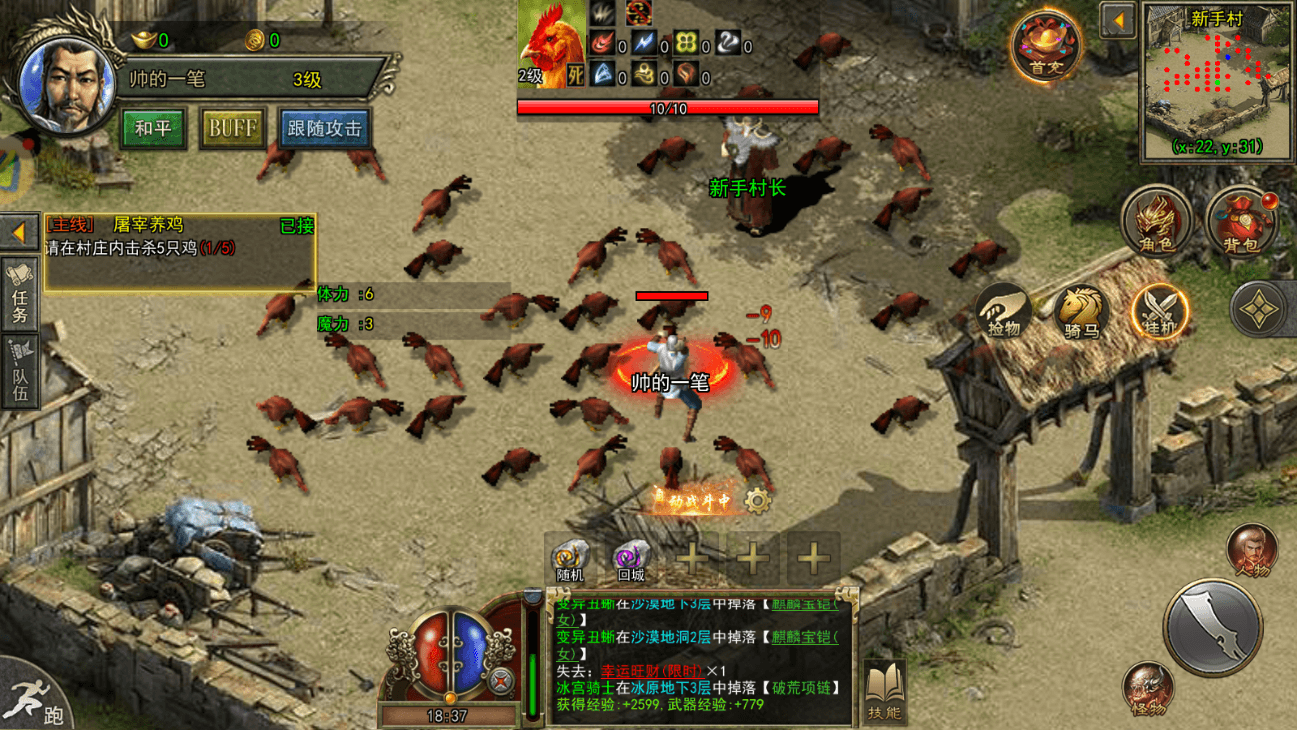Open the 首充 first-recharge reward icon
Viewport: 1297px width, 730px height.
[1045, 48]
